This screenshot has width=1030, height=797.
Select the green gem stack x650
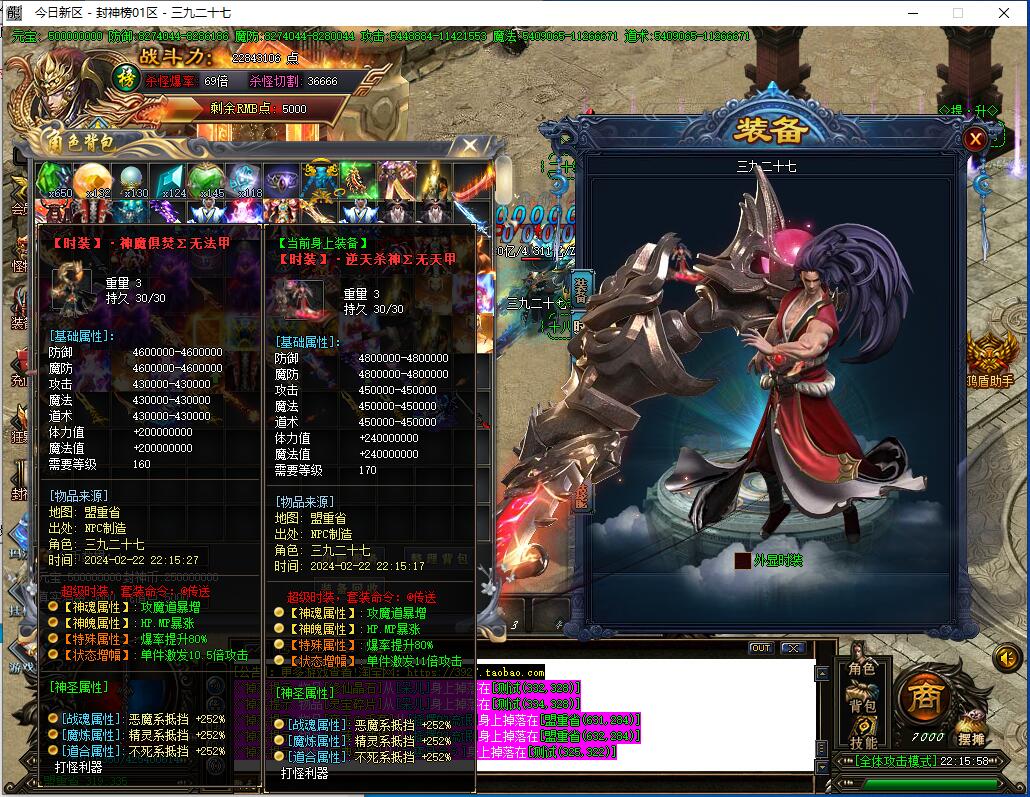pyautogui.click(x=54, y=181)
